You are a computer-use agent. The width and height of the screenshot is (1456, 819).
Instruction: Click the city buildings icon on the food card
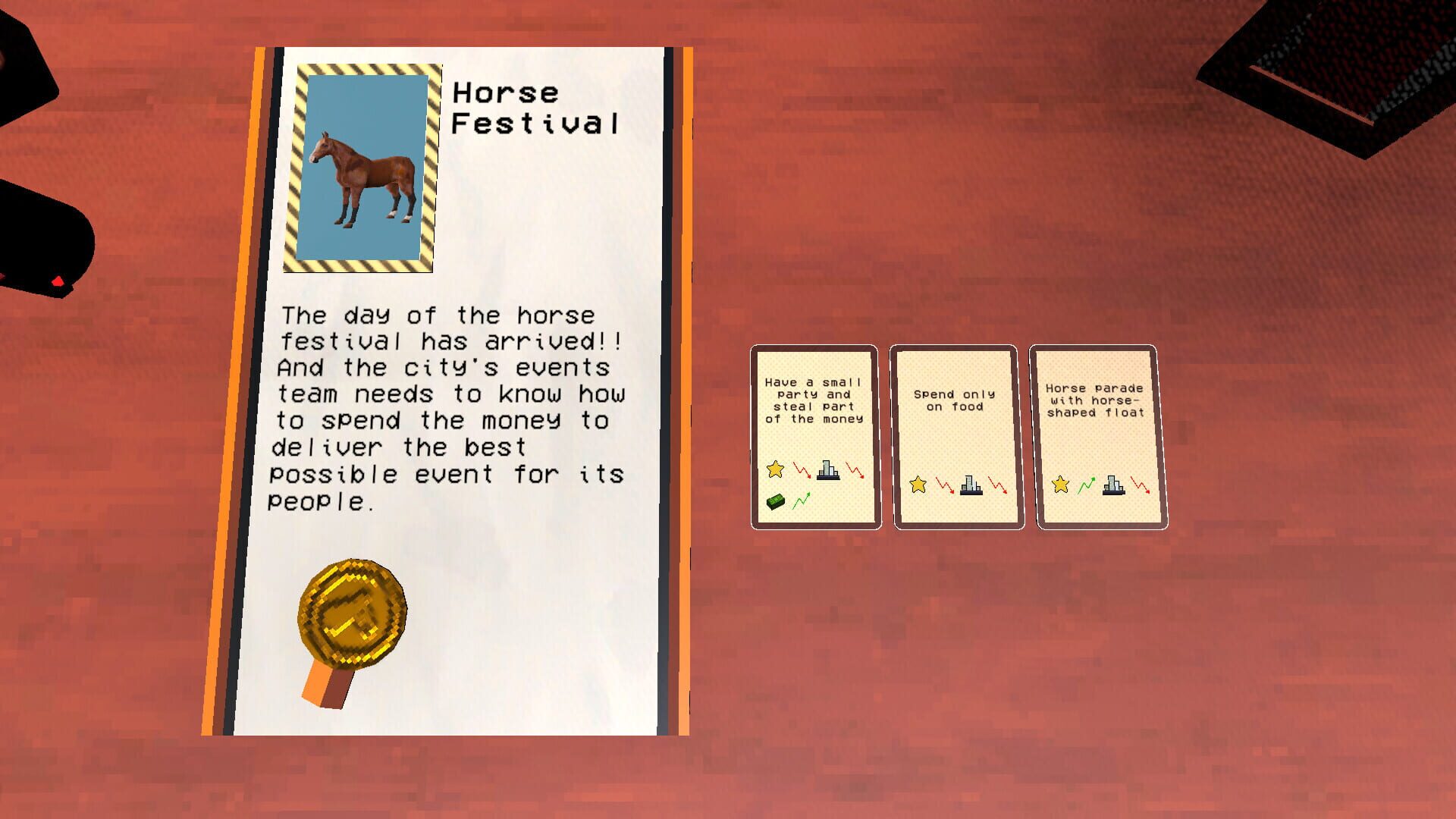[x=970, y=485]
